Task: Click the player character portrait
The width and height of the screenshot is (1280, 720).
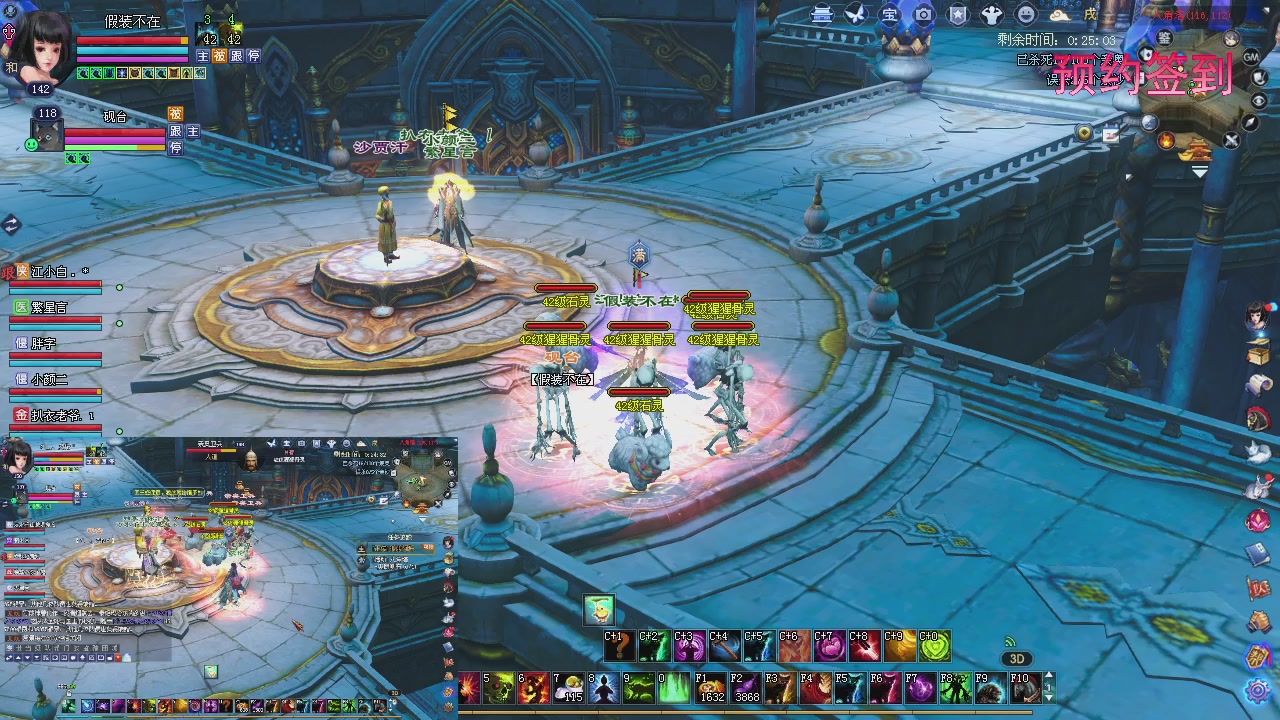Action: [x=42, y=45]
